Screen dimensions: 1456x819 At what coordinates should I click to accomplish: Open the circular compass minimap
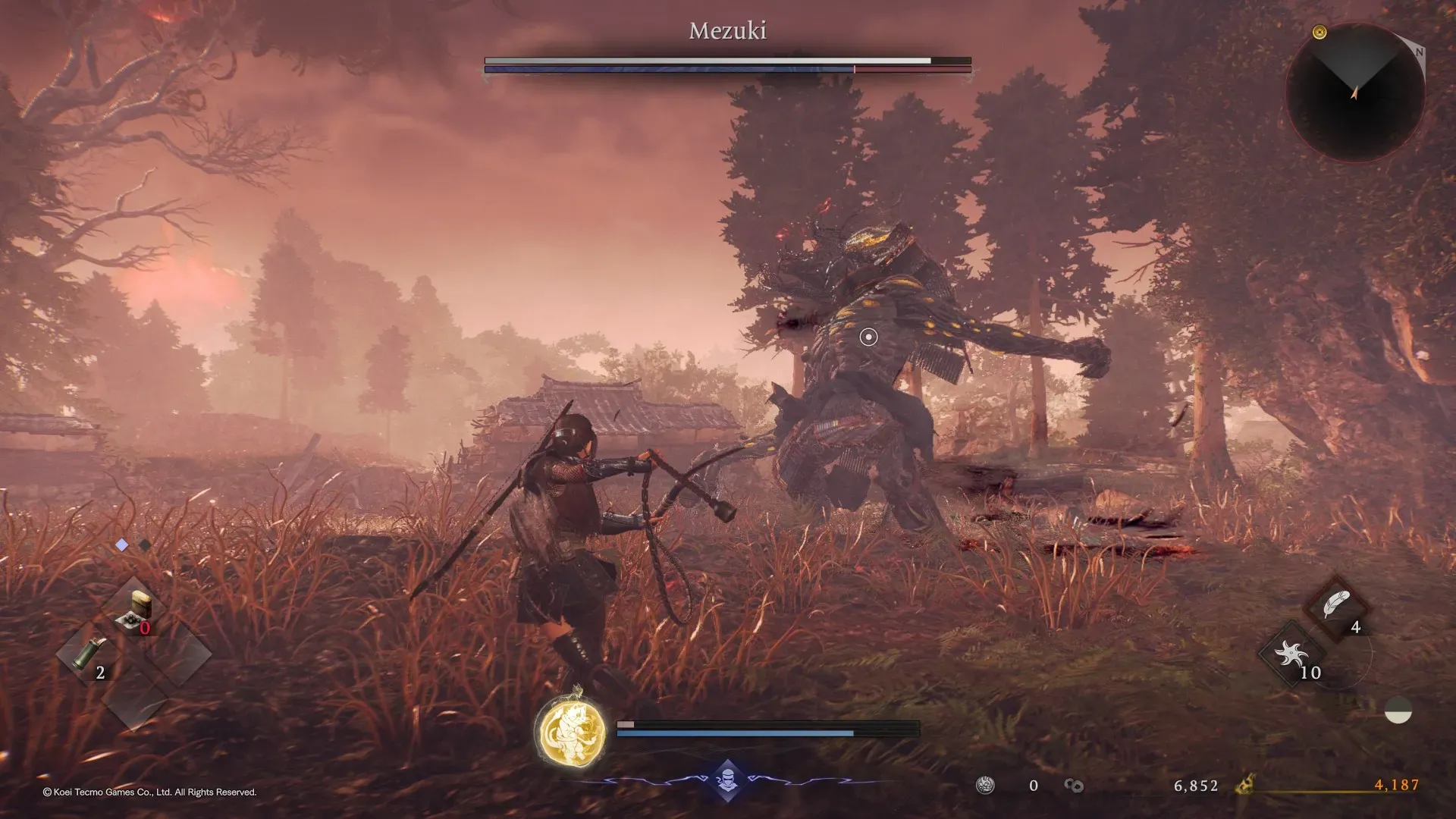click(x=1354, y=92)
